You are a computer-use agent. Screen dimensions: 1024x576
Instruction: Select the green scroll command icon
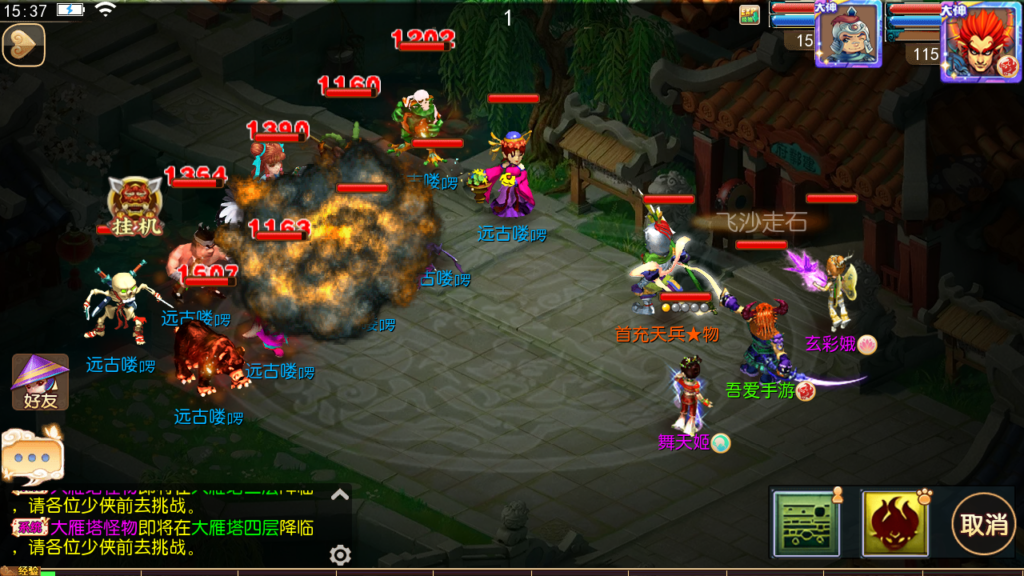(x=805, y=523)
